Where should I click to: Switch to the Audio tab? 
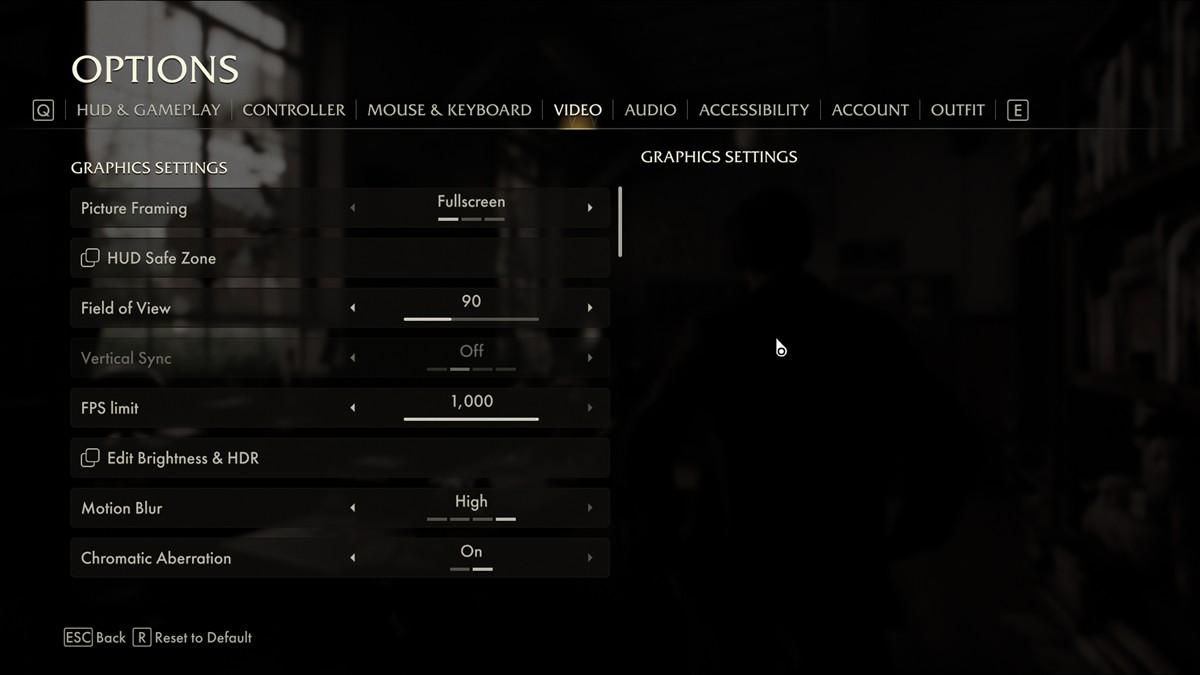coord(650,110)
